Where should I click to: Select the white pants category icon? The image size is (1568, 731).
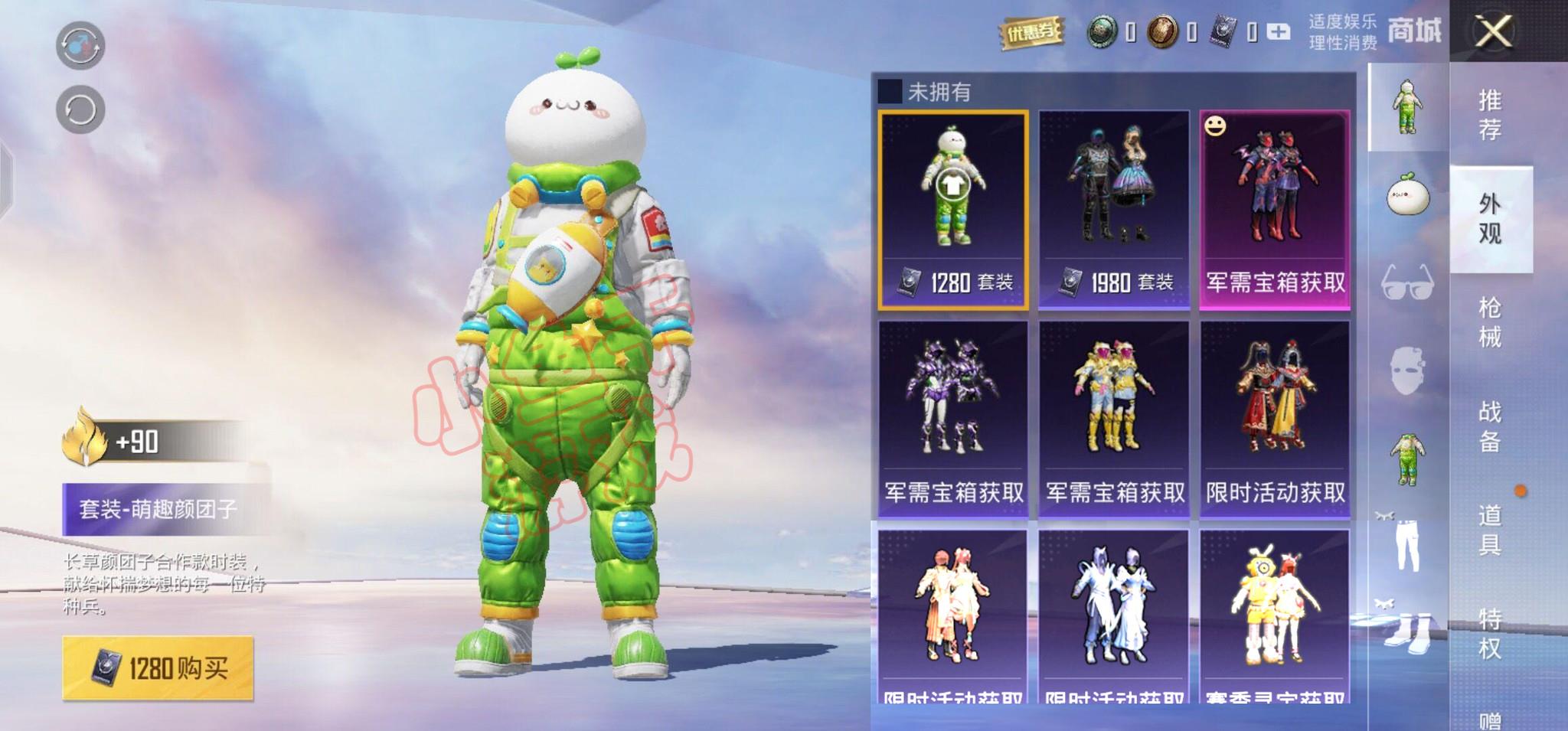[1407, 545]
